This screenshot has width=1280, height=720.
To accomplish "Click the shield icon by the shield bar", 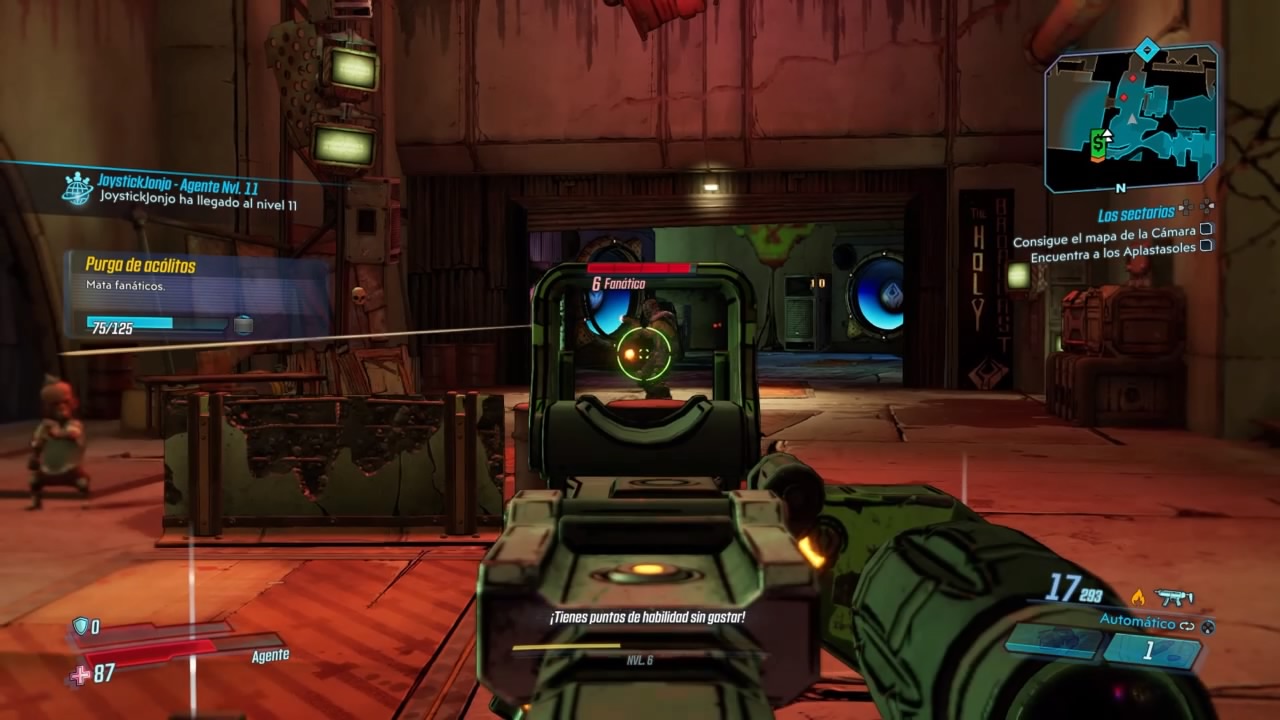I will 80,626.
